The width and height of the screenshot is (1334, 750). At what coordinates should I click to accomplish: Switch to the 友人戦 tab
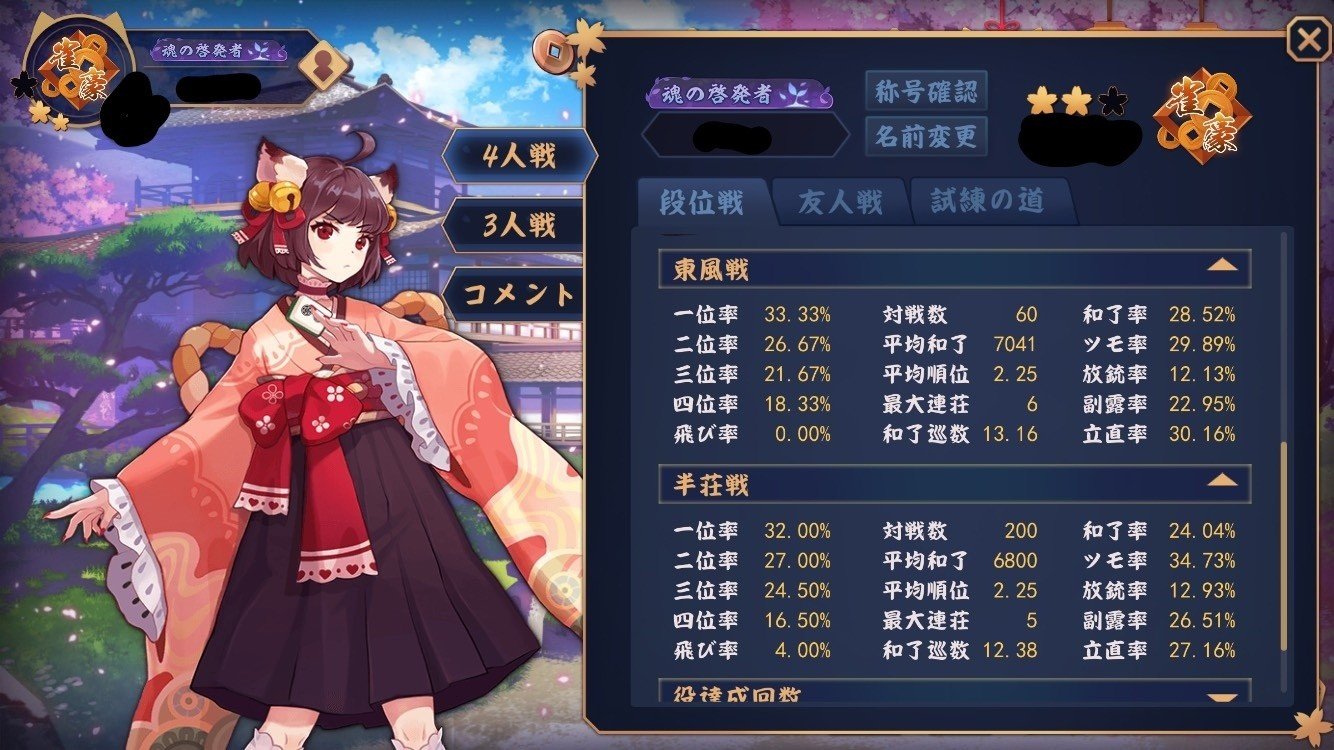839,201
